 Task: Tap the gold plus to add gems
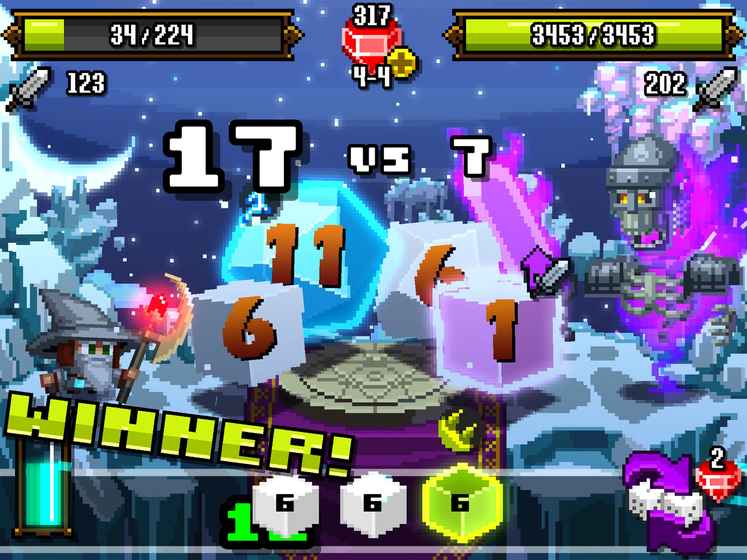click(403, 63)
